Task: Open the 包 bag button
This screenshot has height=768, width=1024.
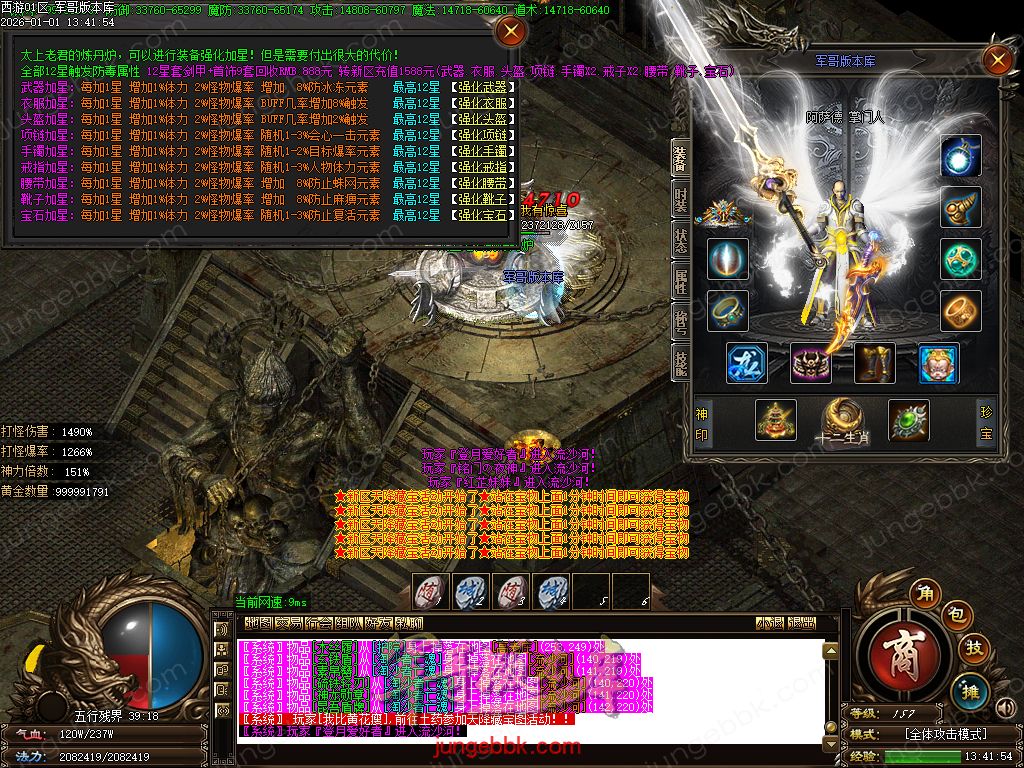Action: pyautogui.click(x=955, y=615)
